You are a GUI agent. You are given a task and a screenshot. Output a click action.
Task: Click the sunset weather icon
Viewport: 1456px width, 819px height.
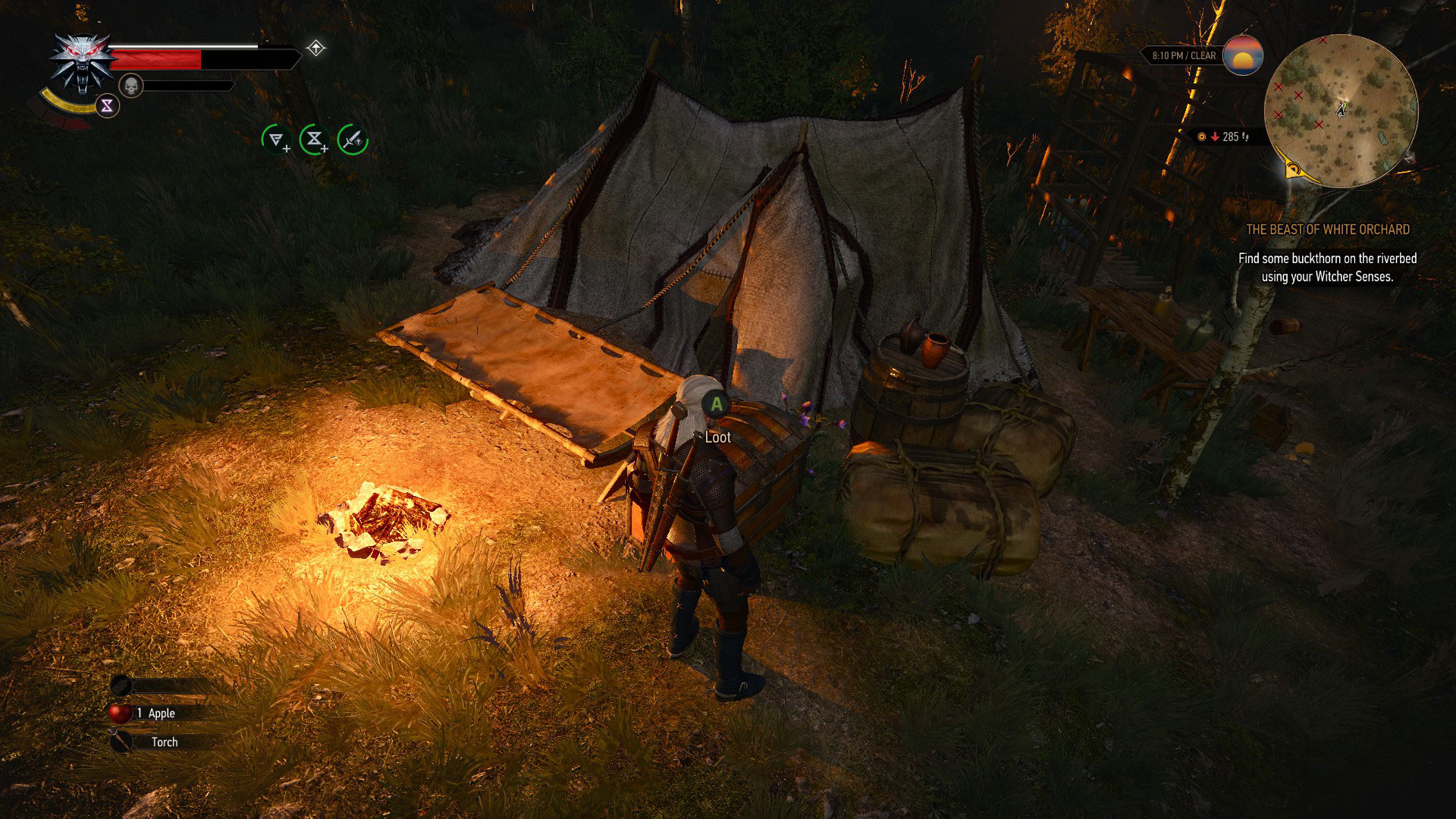pos(1244,57)
